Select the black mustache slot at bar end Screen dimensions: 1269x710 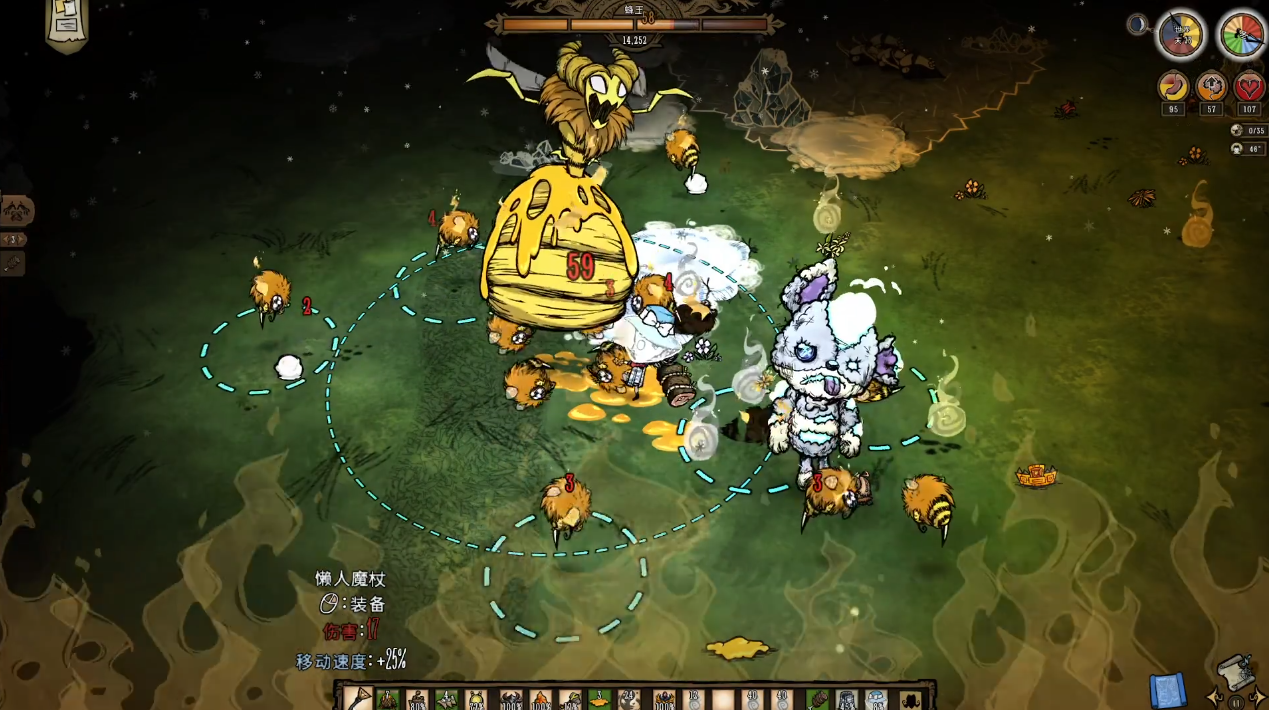[909, 698]
